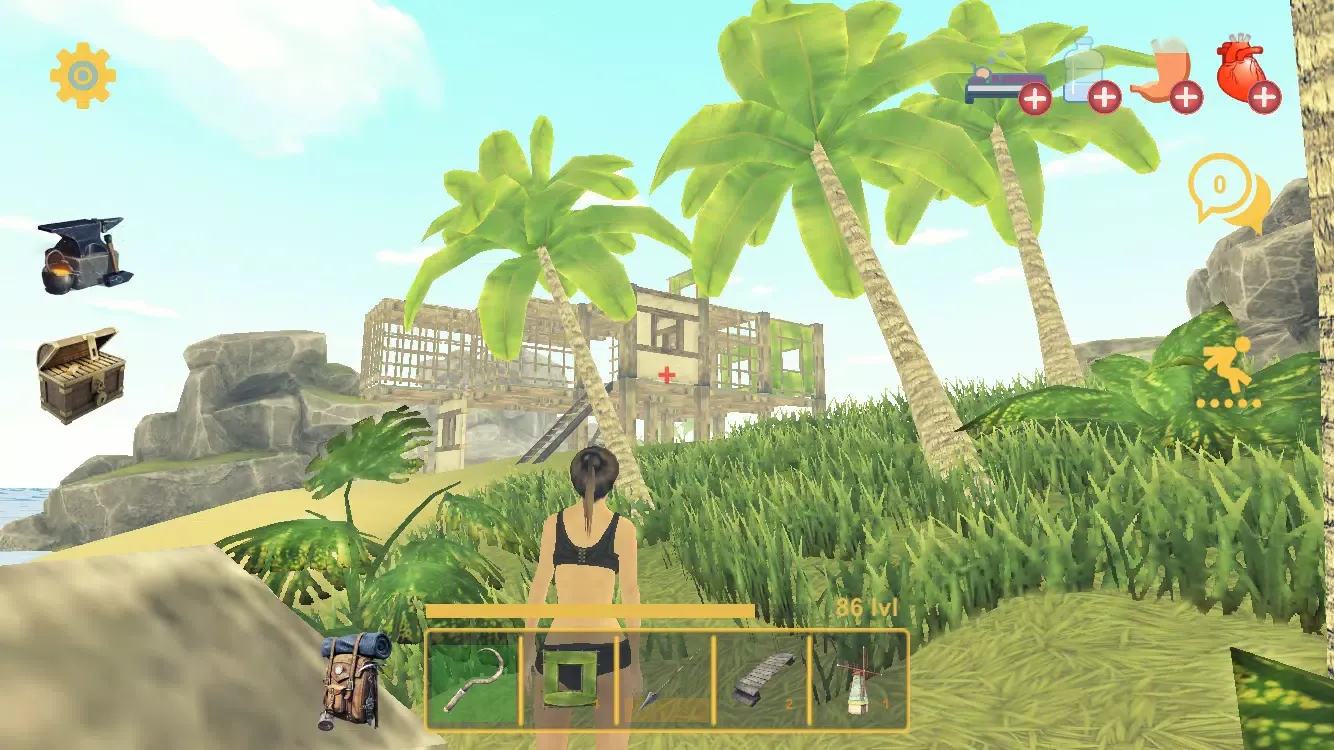Restore health via the heart icon
Viewport: 1334px width, 750px height.
[x=1247, y=77]
